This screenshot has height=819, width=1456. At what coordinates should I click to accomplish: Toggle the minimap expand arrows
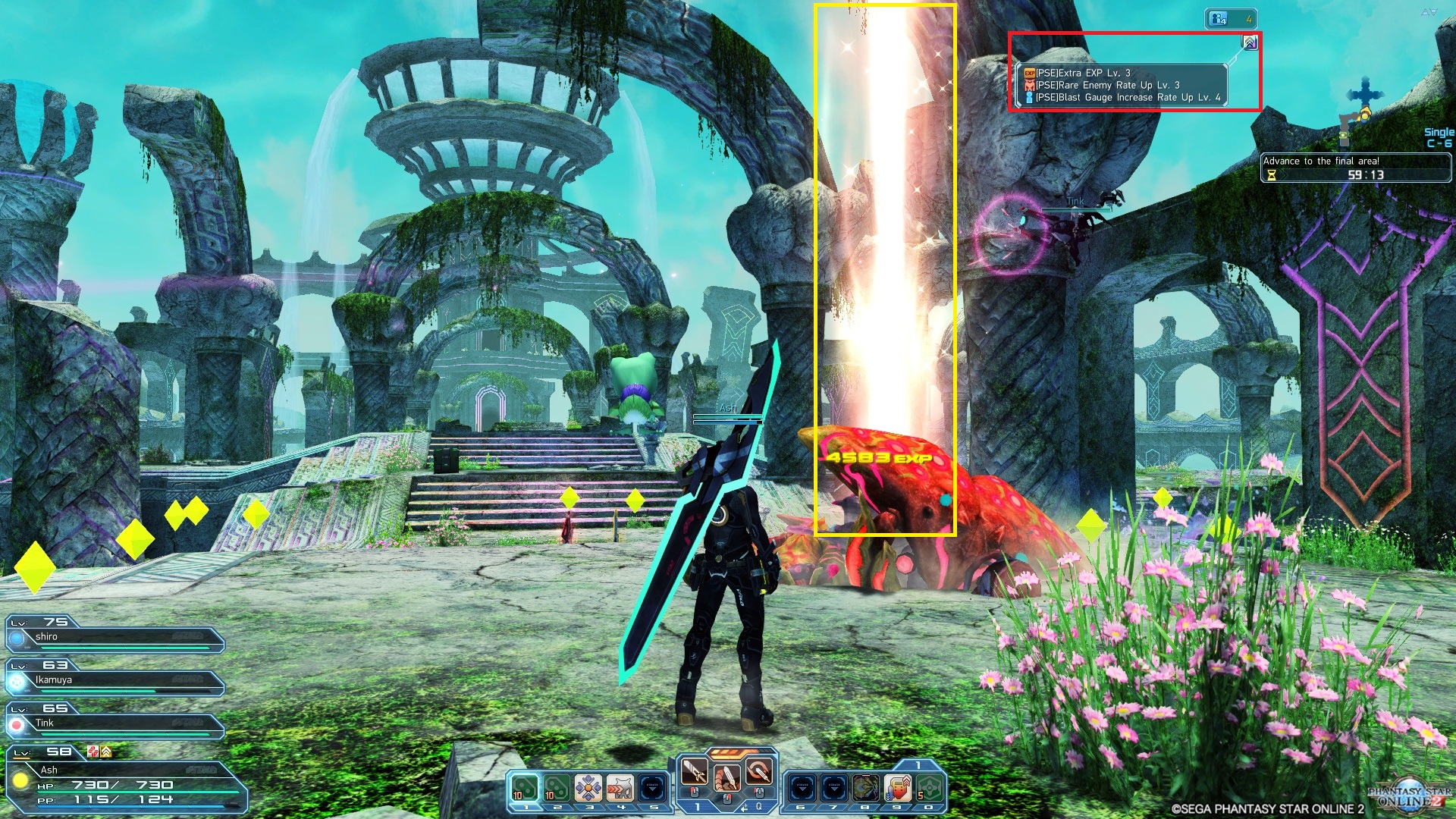pos(1429,12)
